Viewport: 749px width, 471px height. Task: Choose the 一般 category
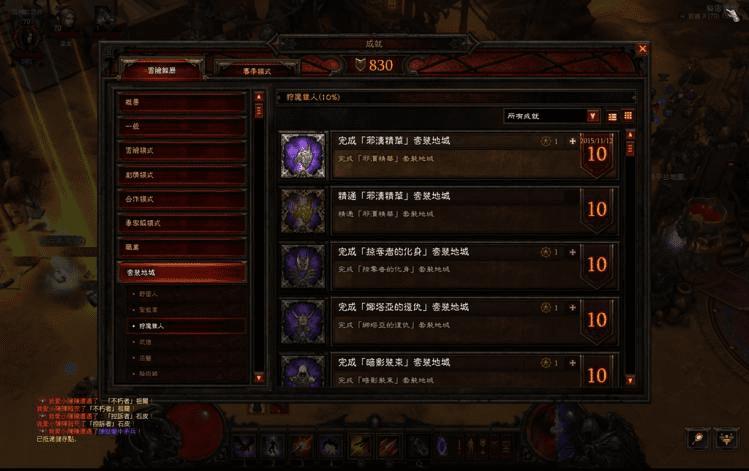pos(181,127)
